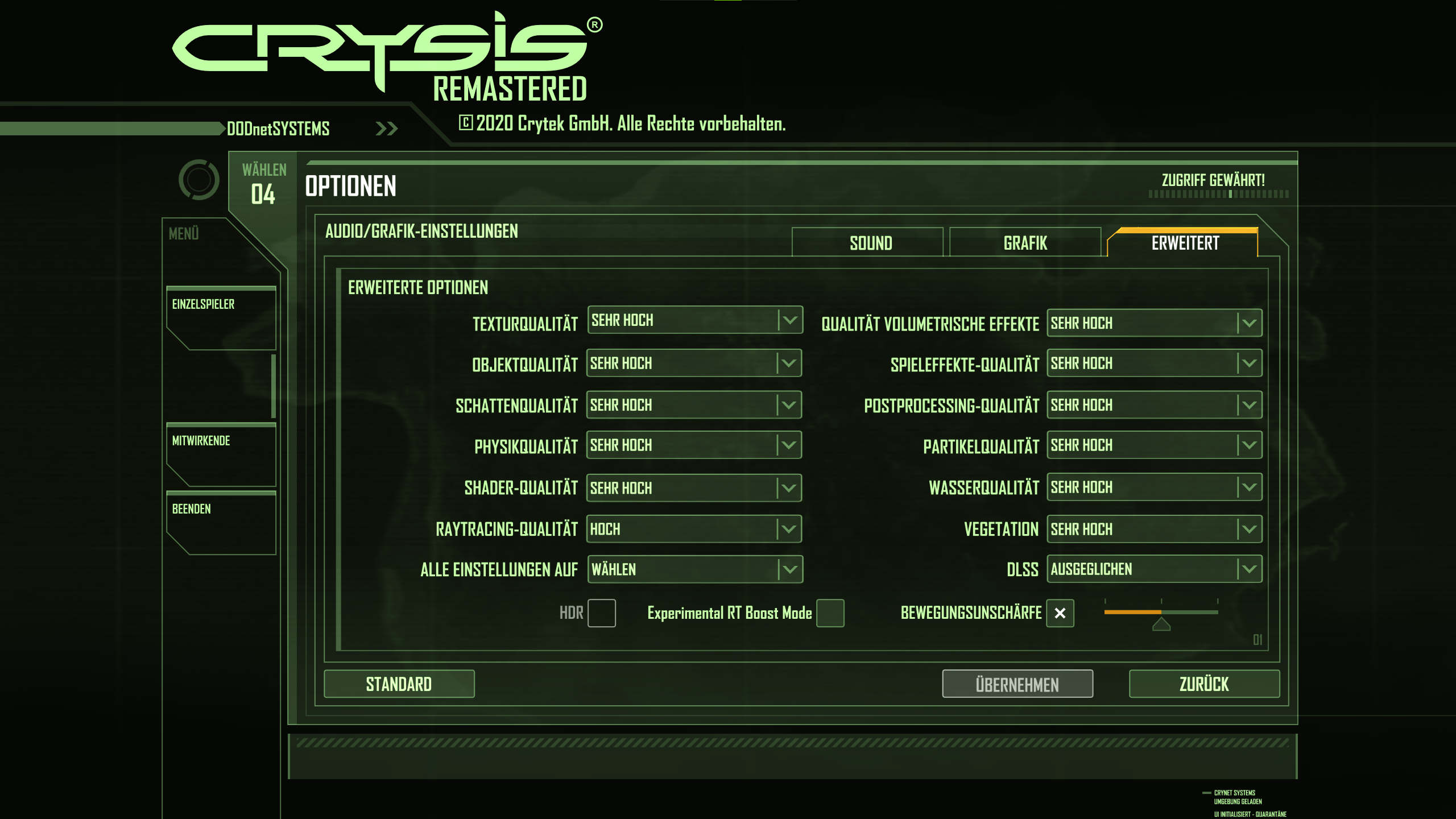
Task: Open the Einzelspieler menu entry
Action: pos(221,317)
